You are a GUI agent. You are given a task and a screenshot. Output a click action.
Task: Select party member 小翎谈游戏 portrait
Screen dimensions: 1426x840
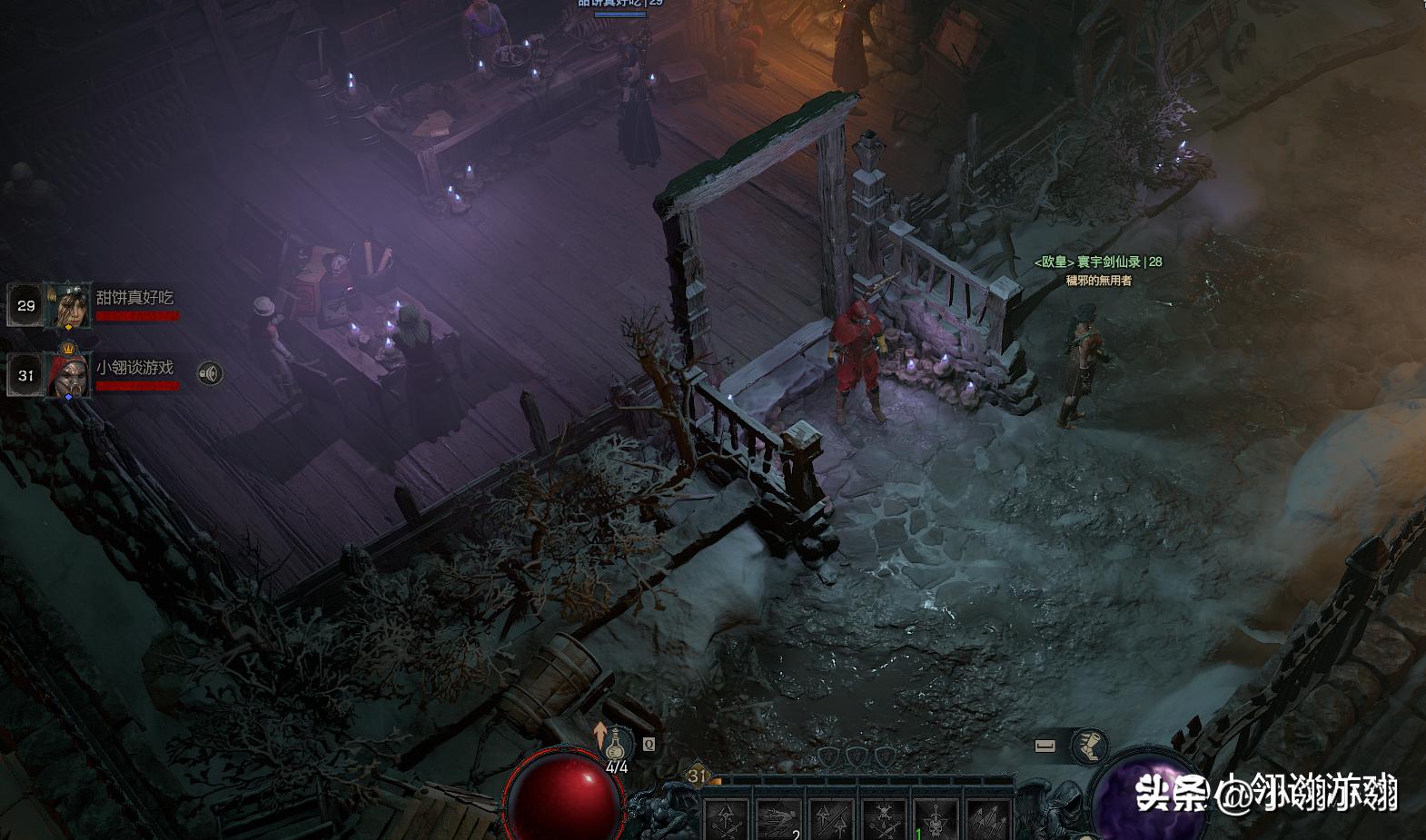point(69,375)
